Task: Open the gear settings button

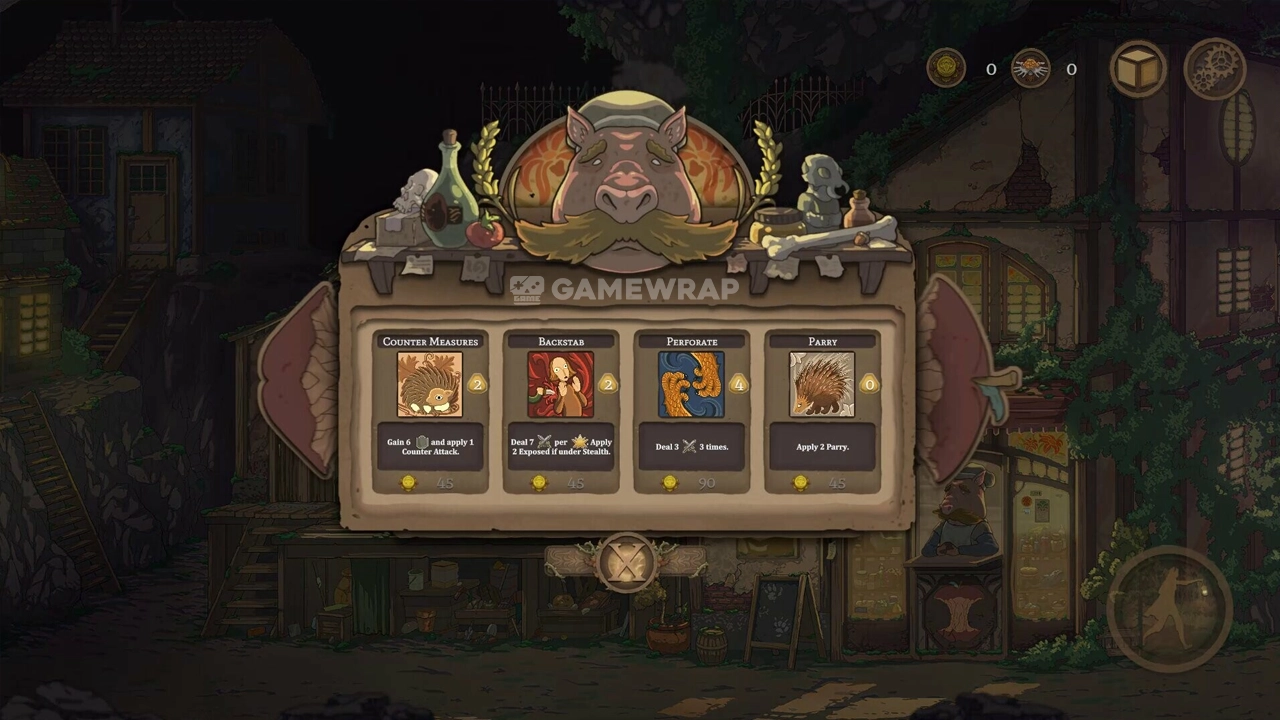Action: pos(1214,69)
